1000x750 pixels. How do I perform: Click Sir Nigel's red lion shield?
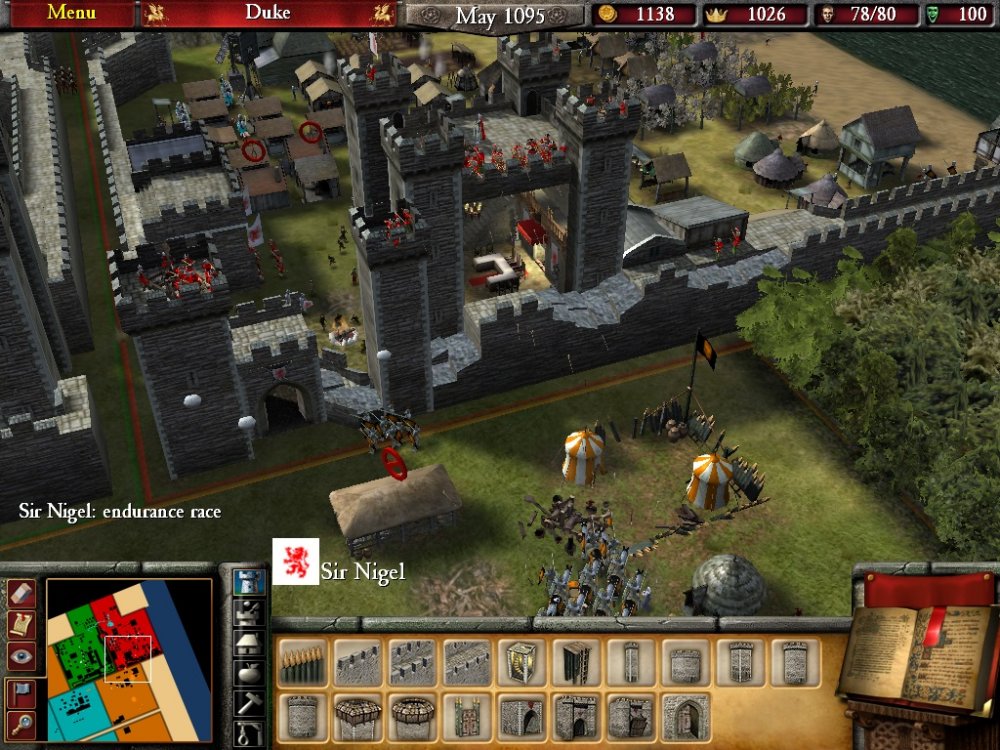tap(296, 562)
